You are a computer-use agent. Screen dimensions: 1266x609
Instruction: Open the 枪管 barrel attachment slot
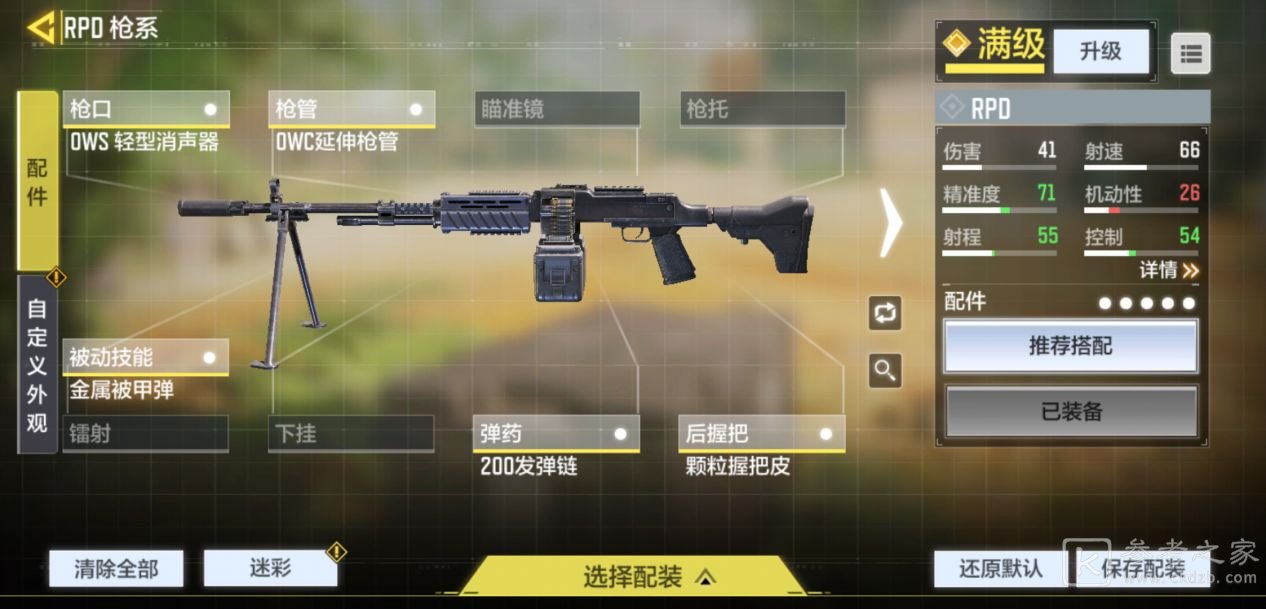coord(351,109)
